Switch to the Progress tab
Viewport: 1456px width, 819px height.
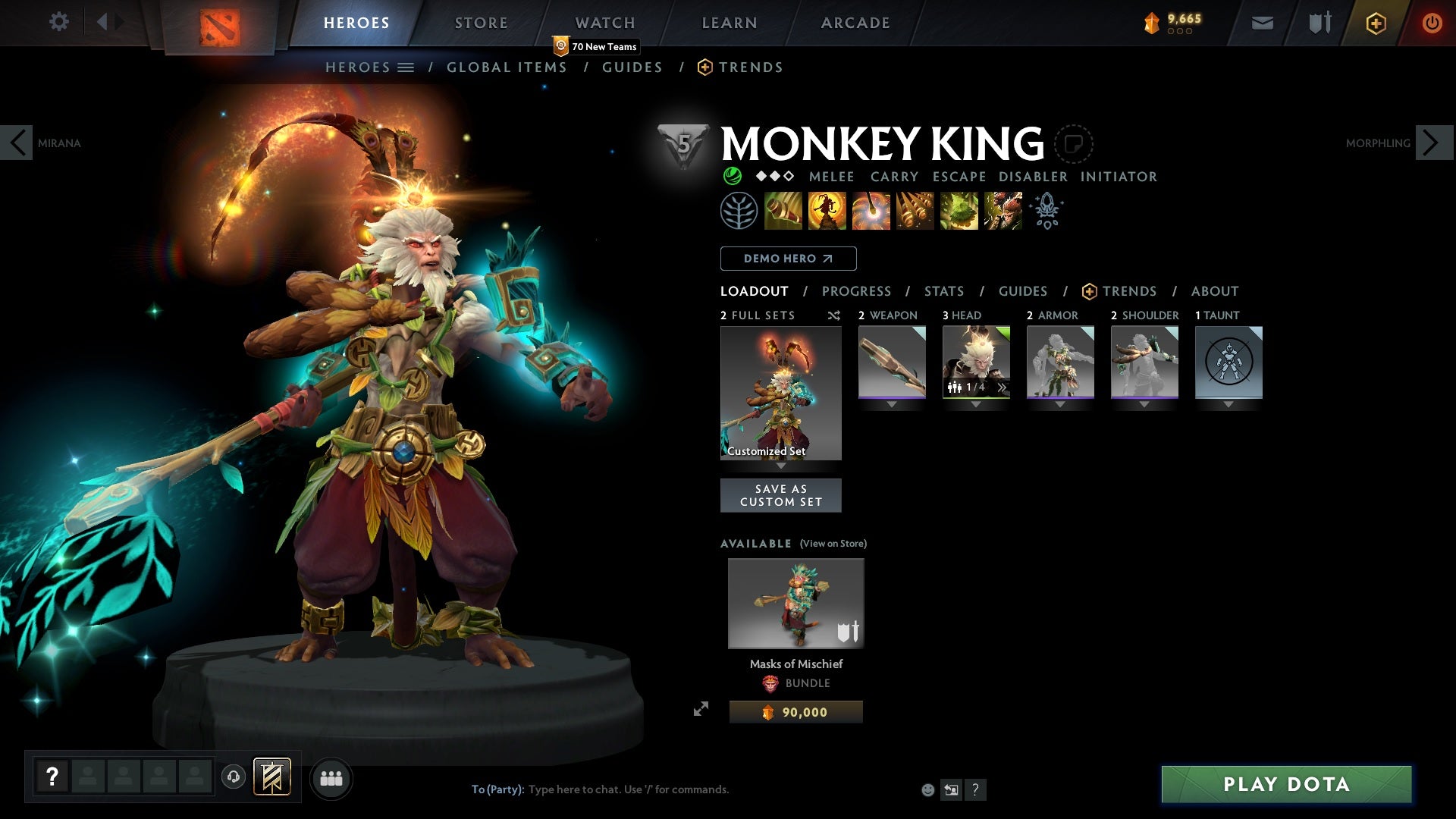[x=857, y=290]
